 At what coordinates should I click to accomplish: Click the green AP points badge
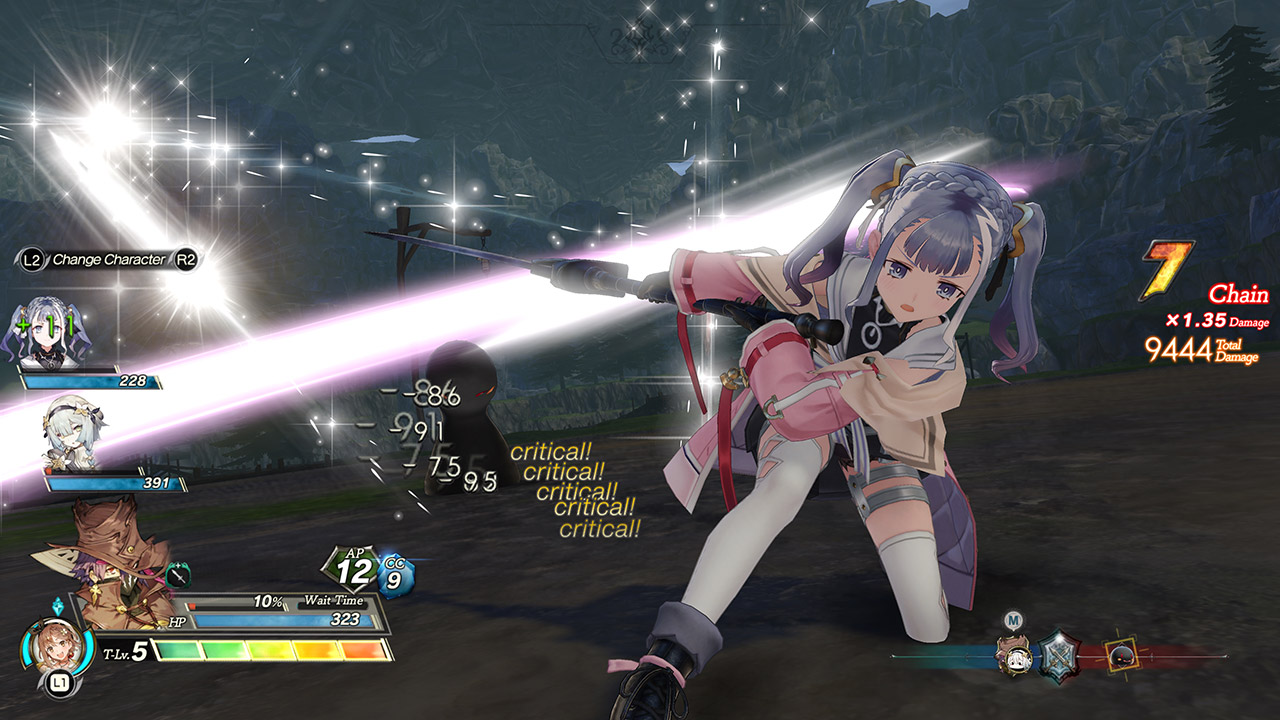pos(350,569)
